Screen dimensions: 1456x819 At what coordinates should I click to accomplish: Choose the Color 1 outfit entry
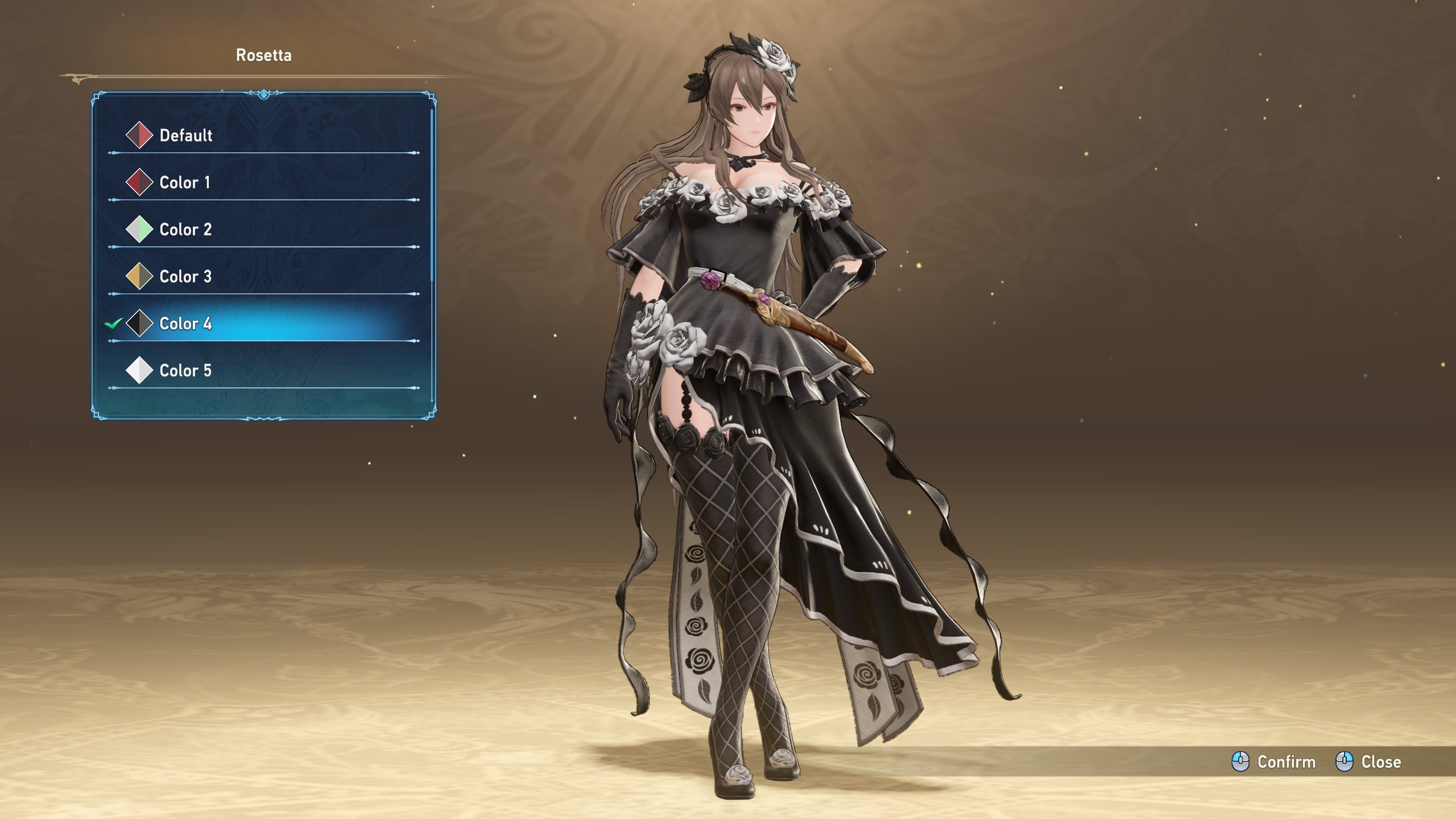coord(184,183)
